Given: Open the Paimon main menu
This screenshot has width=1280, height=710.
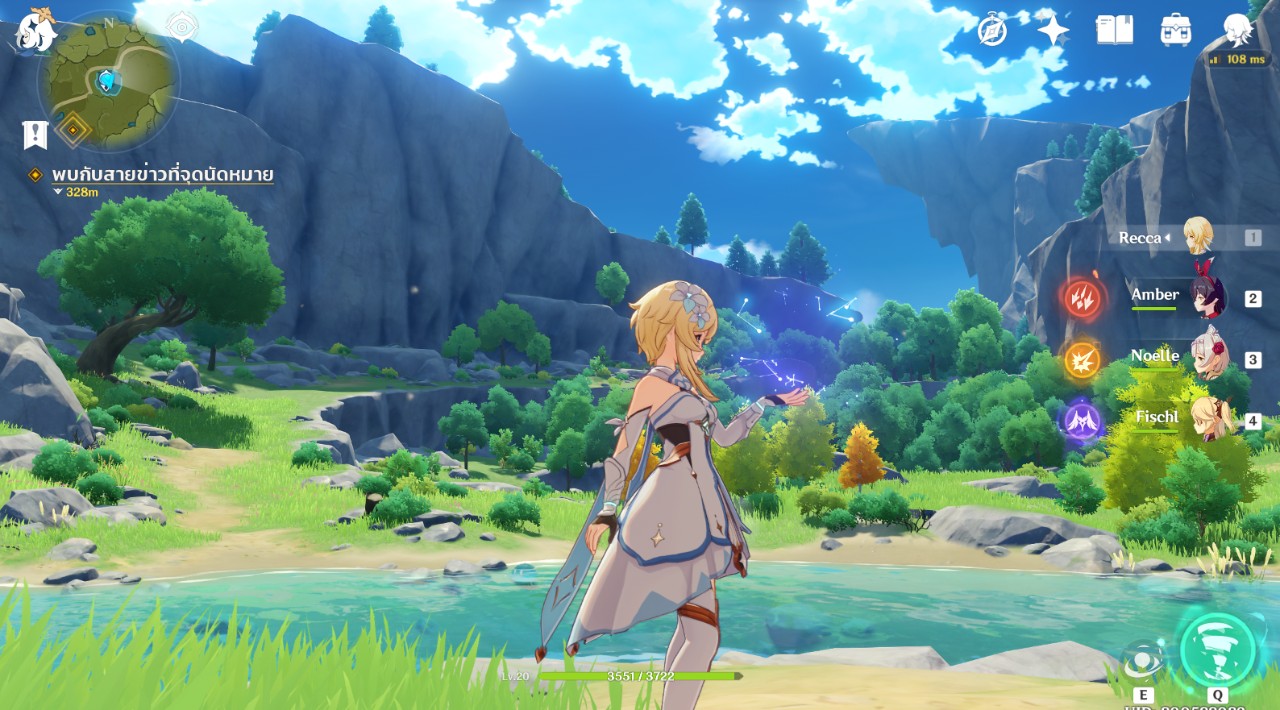Looking at the screenshot, I should (35, 32).
